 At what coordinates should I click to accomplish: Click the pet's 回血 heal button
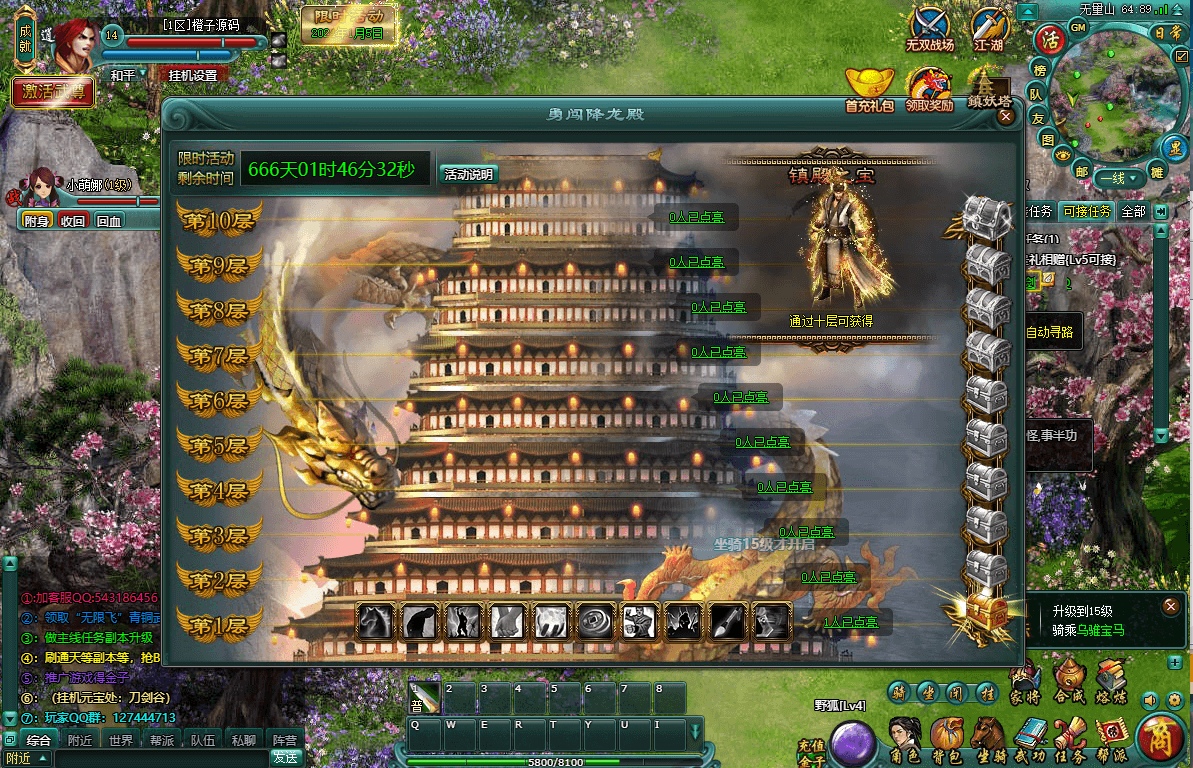pyautogui.click(x=108, y=220)
